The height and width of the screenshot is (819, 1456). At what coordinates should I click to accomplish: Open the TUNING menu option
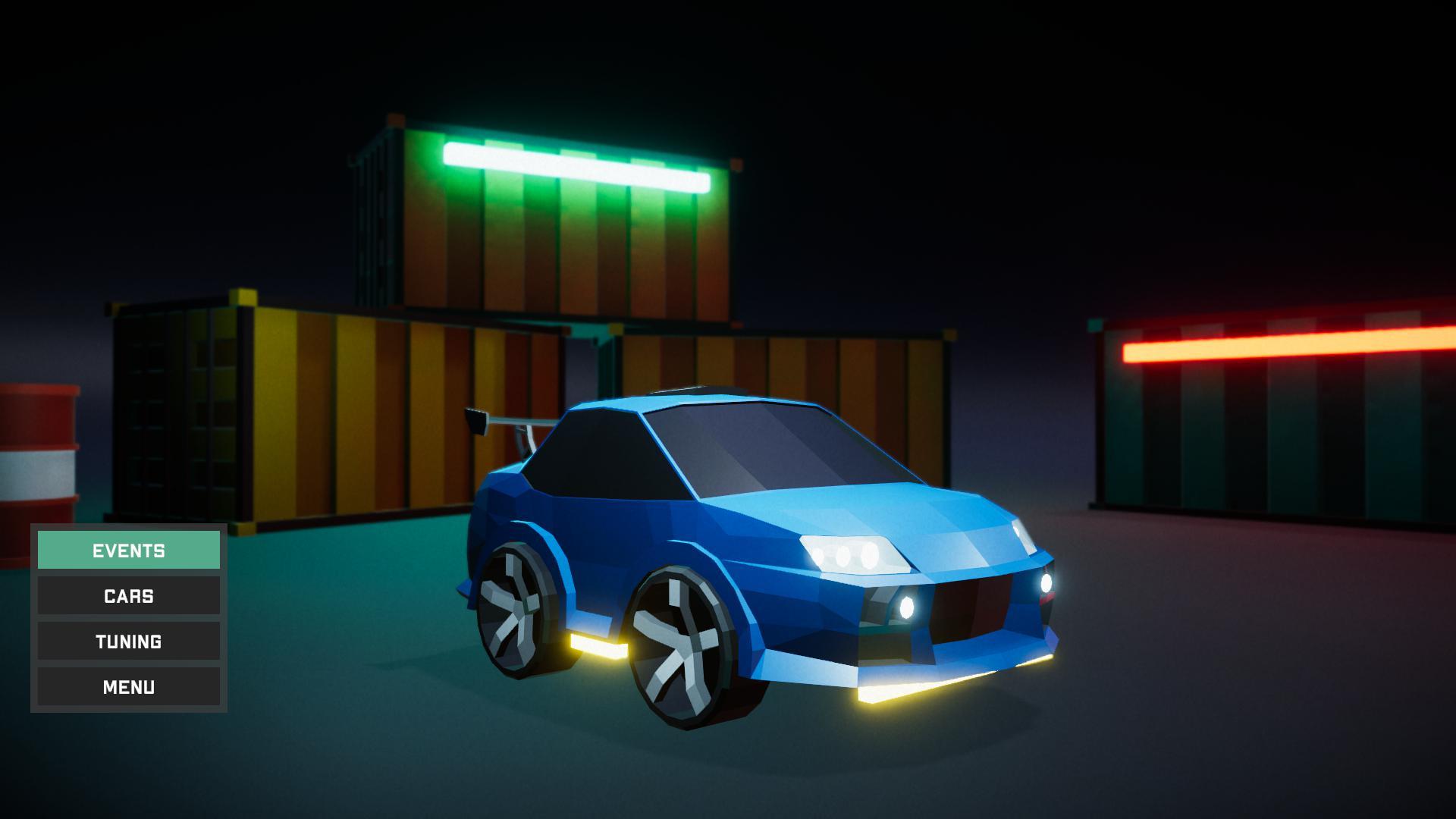128,642
